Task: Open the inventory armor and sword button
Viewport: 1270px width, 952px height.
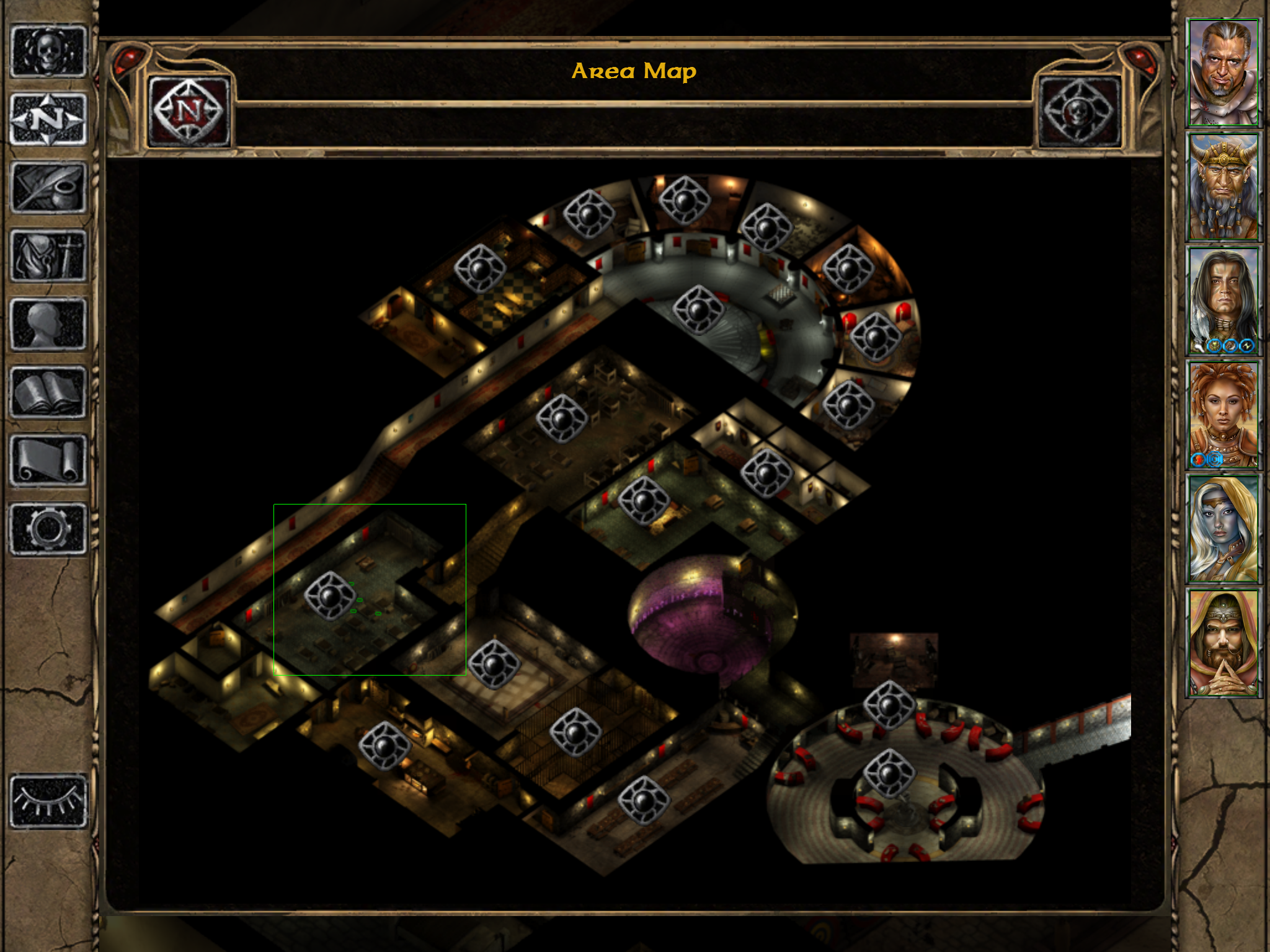Action: point(48,255)
